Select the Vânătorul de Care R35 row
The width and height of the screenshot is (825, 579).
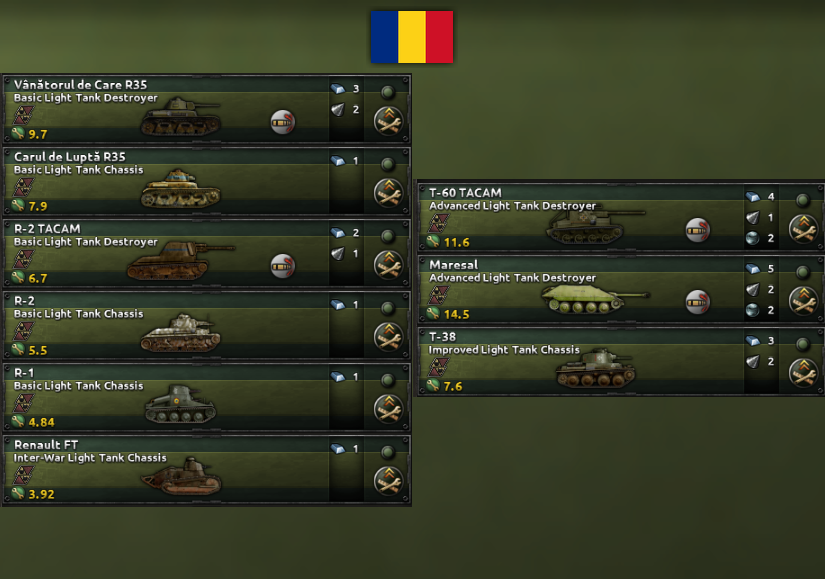tap(165, 109)
